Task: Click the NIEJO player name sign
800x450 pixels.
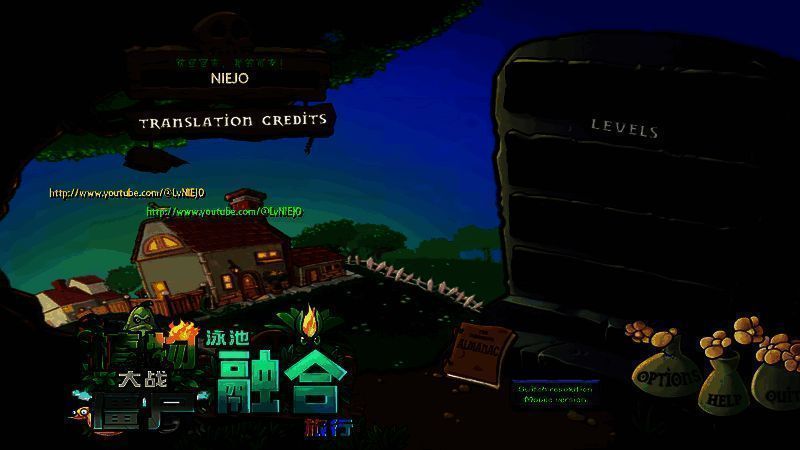Action: pyautogui.click(x=229, y=76)
